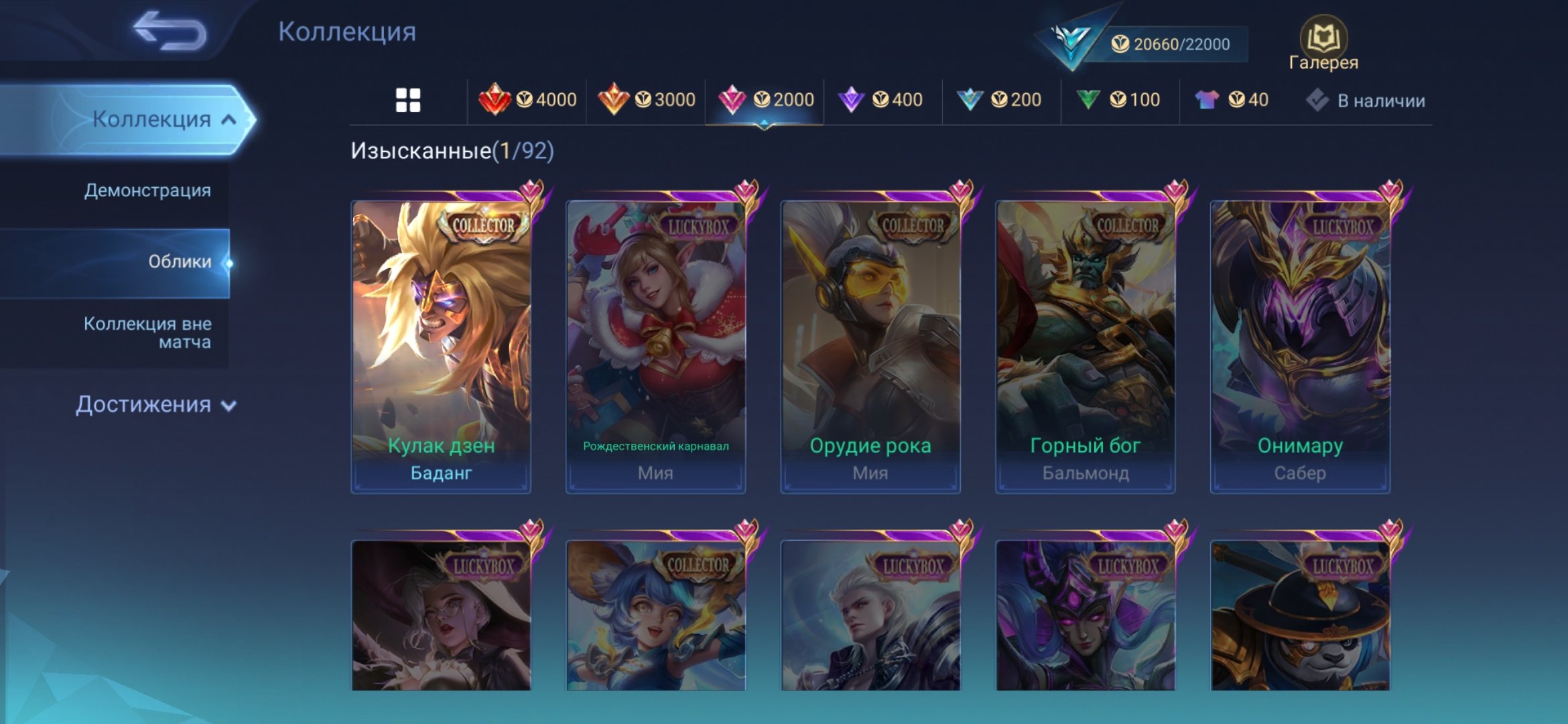
Task: Switch to the 40 points shirt tab
Action: [1232, 100]
